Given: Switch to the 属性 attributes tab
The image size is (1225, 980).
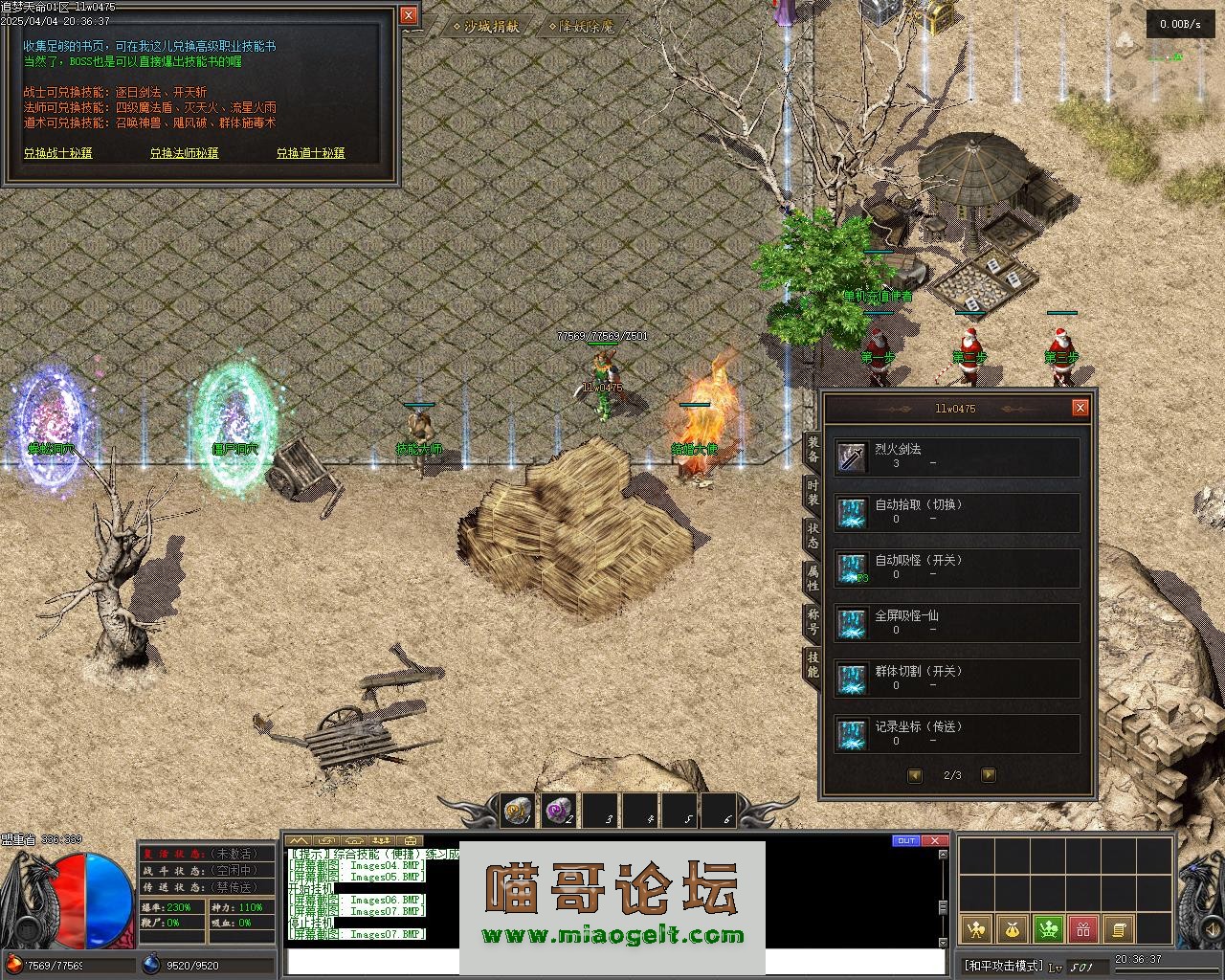Looking at the screenshot, I should click(x=813, y=578).
